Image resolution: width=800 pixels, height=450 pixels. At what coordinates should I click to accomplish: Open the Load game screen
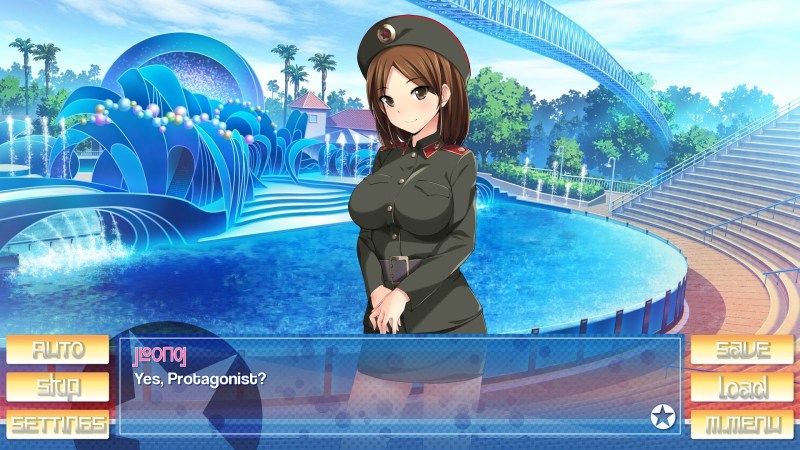741,387
